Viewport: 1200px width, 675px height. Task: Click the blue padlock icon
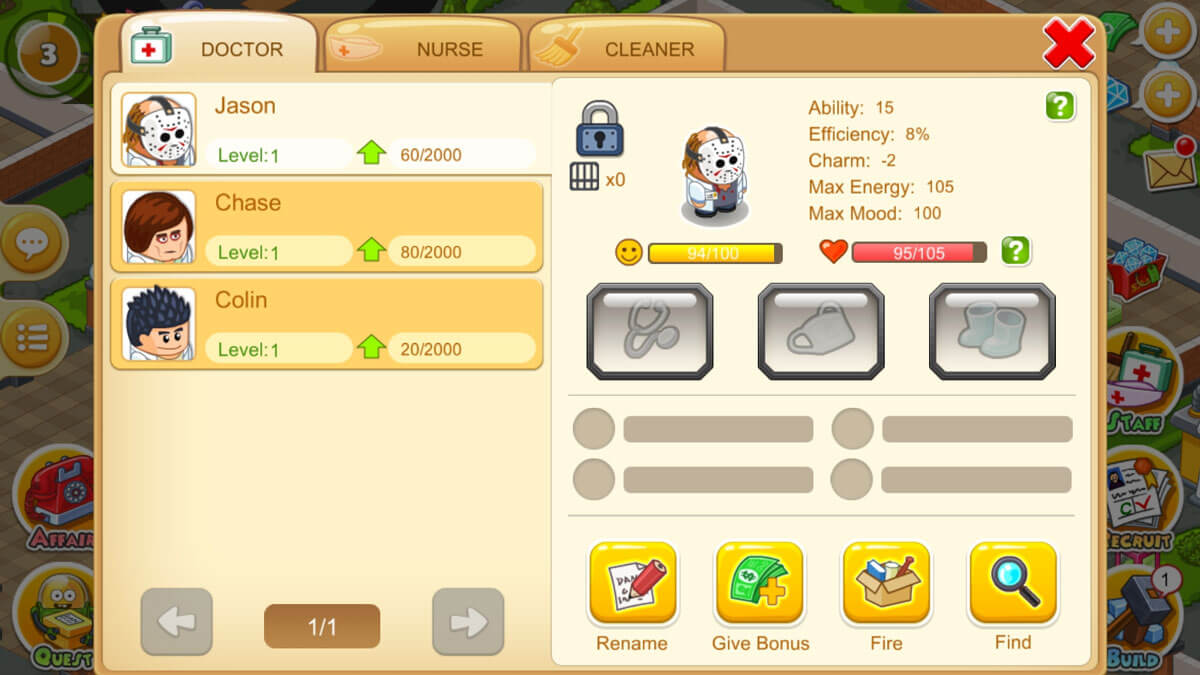[x=599, y=128]
